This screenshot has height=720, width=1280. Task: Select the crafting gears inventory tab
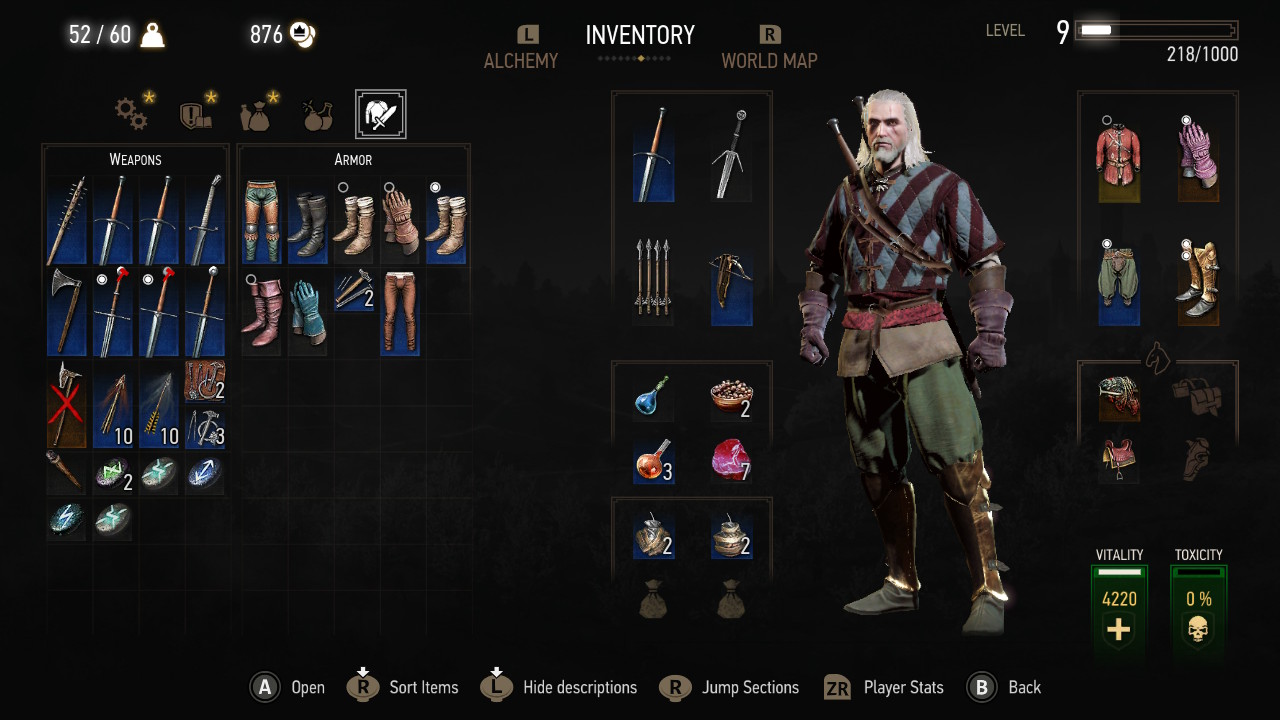[x=132, y=114]
